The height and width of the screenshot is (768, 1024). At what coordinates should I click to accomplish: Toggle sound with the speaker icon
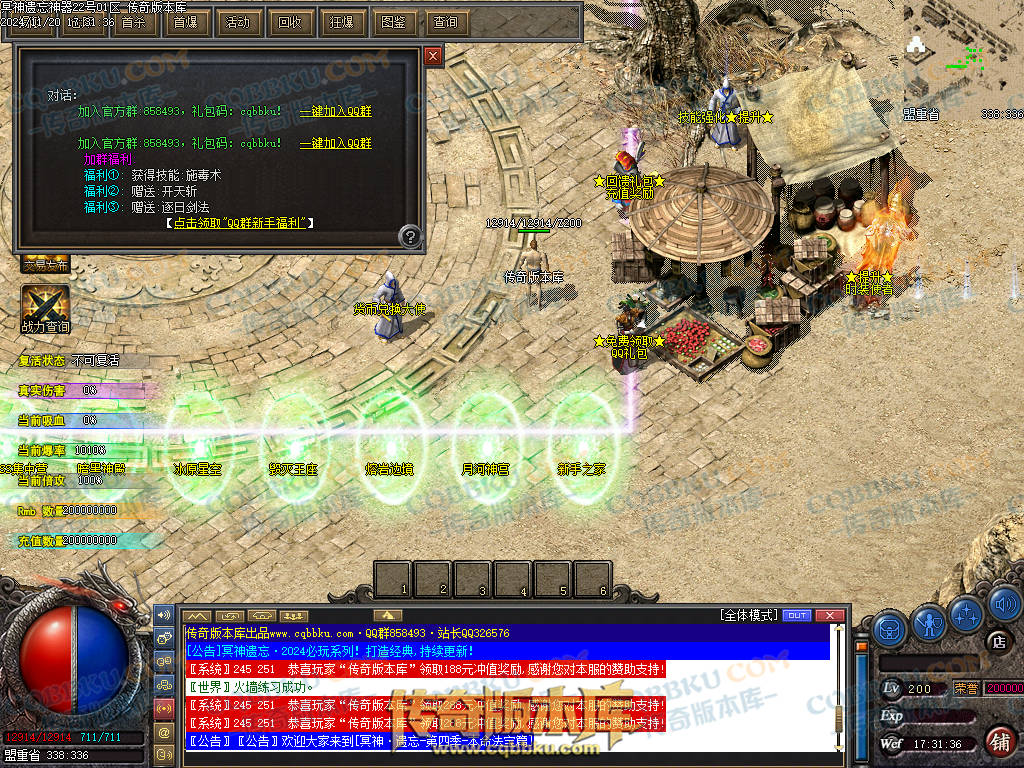pos(1003,605)
